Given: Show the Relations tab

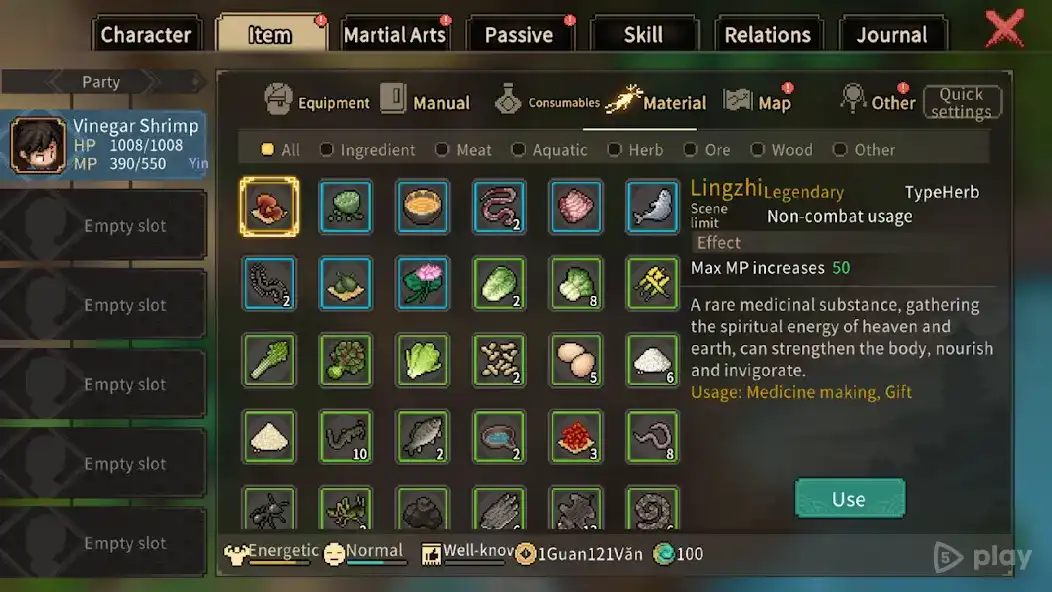Looking at the screenshot, I should tap(767, 35).
